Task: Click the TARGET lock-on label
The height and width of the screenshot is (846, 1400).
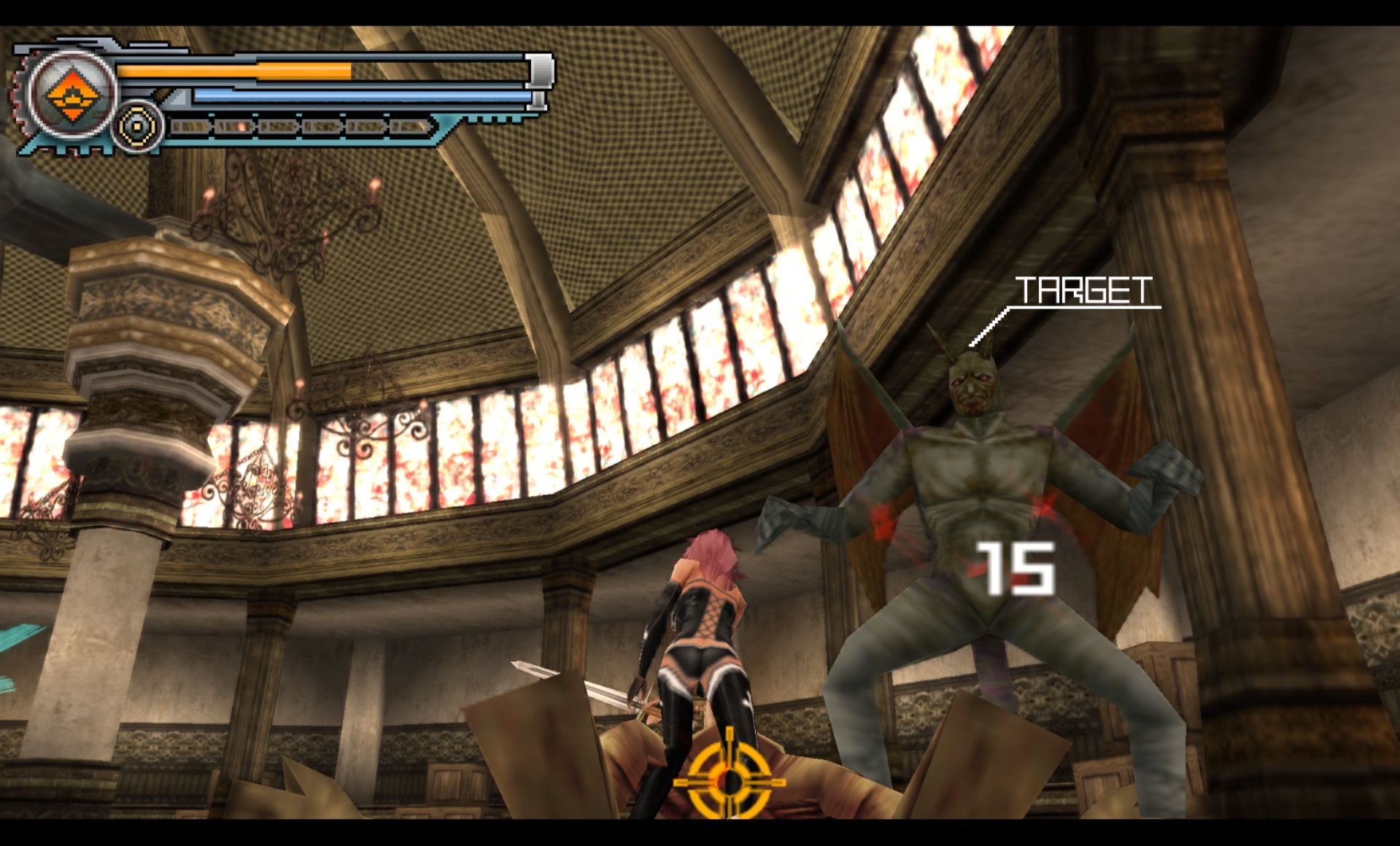Action: [x=1083, y=291]
